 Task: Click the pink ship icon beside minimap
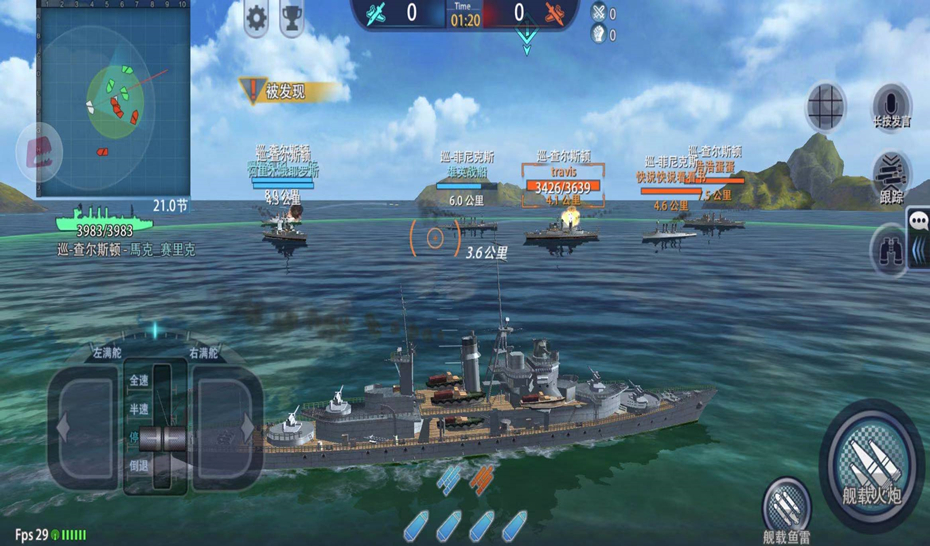pyautogui.click(x=40, y=153)
